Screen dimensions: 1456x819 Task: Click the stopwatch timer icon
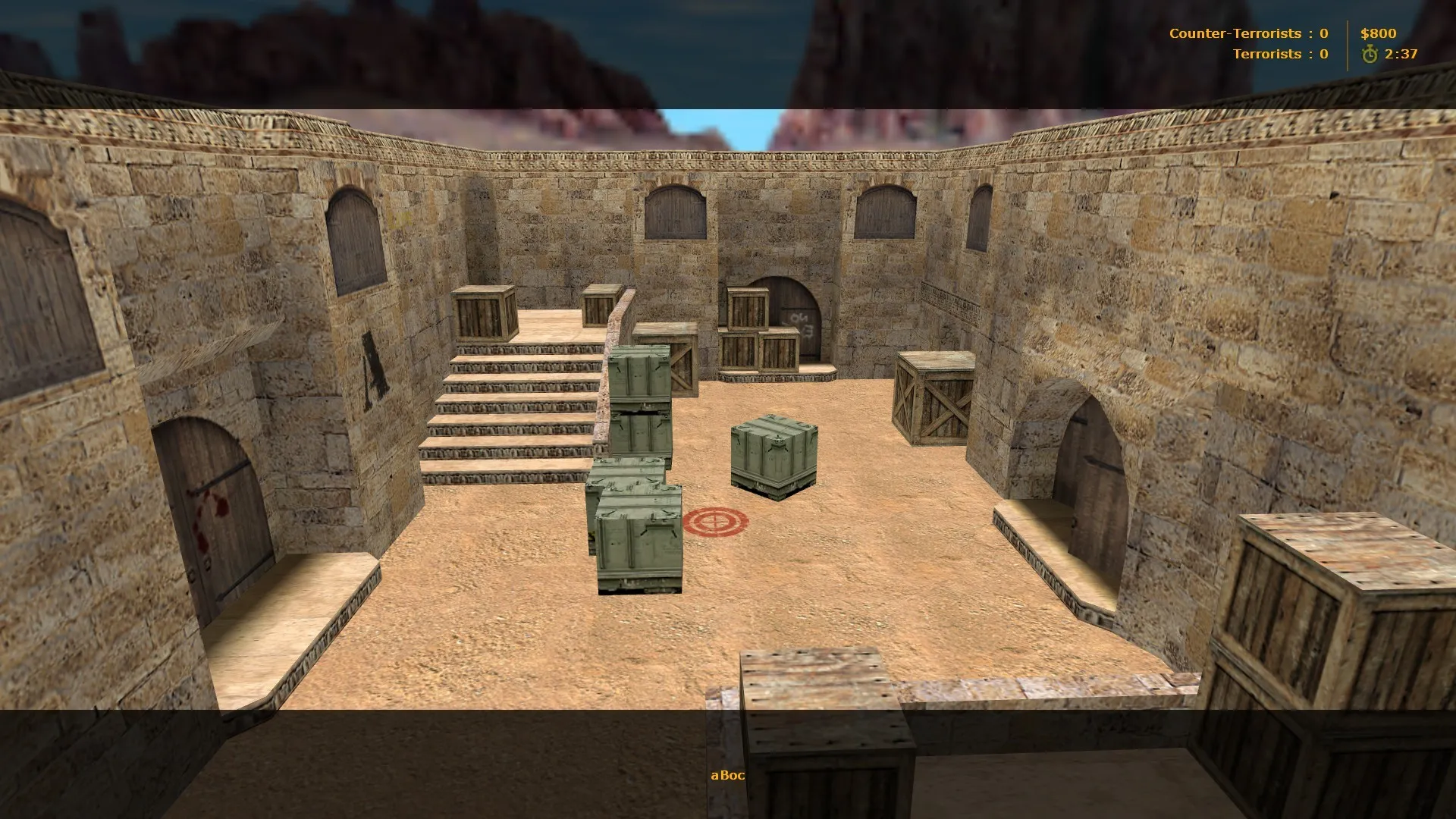(1371, 54)
